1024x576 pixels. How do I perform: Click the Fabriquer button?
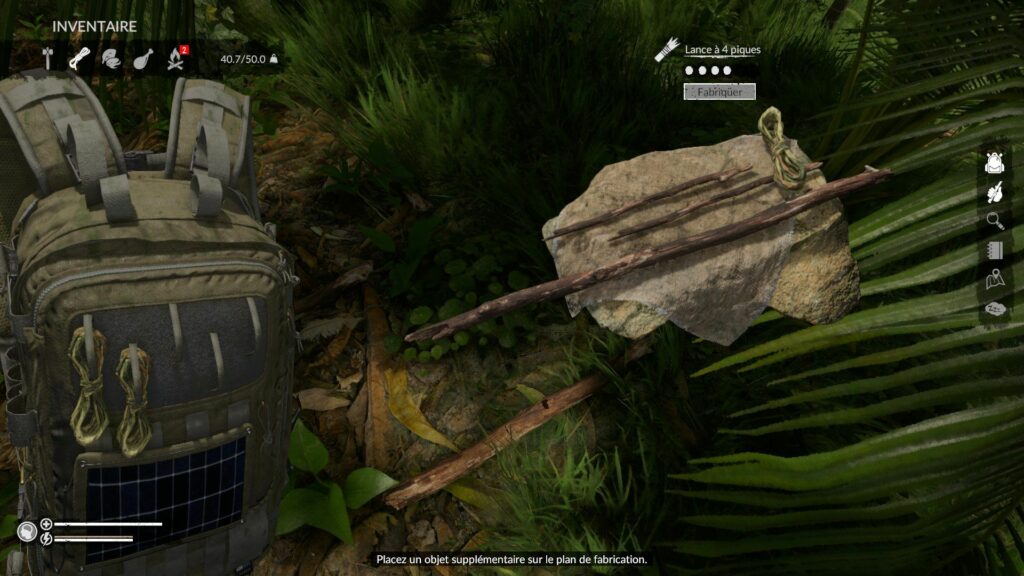[x=719, y=92]
